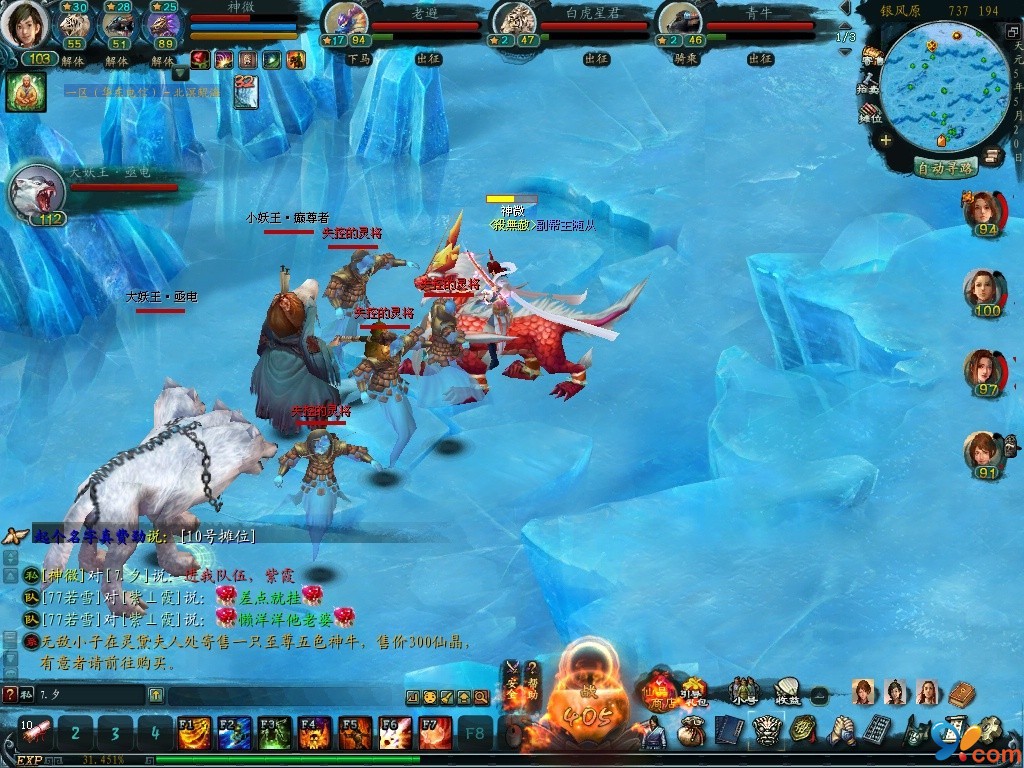Activate the F1 fire swirl skill
The image size is (1024, 768).
[x=194, y=734]
